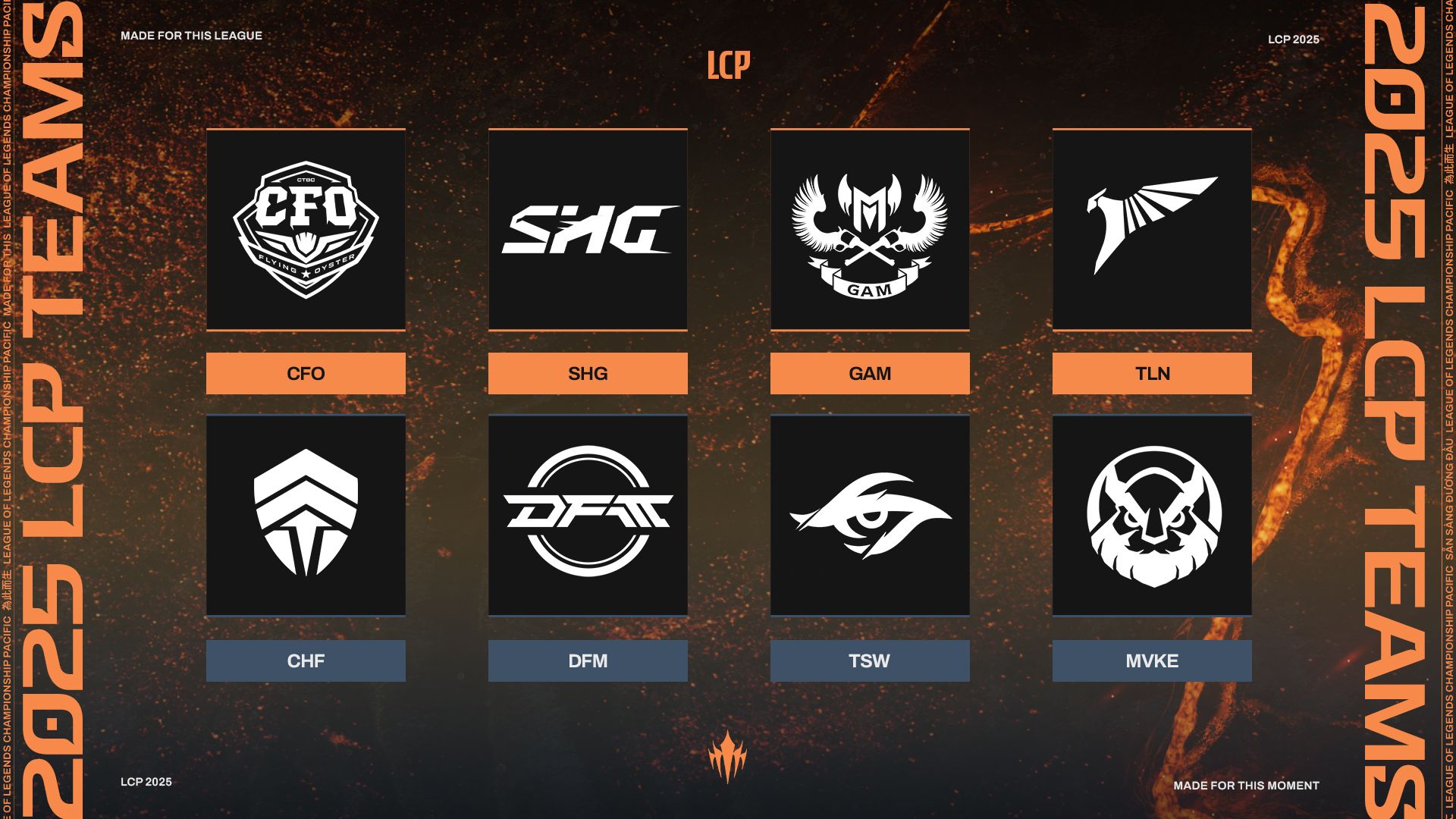Select the blue DFM name label
Image resolution: width=1456 pixels, height=819 pixels.
tap(588, 661)
